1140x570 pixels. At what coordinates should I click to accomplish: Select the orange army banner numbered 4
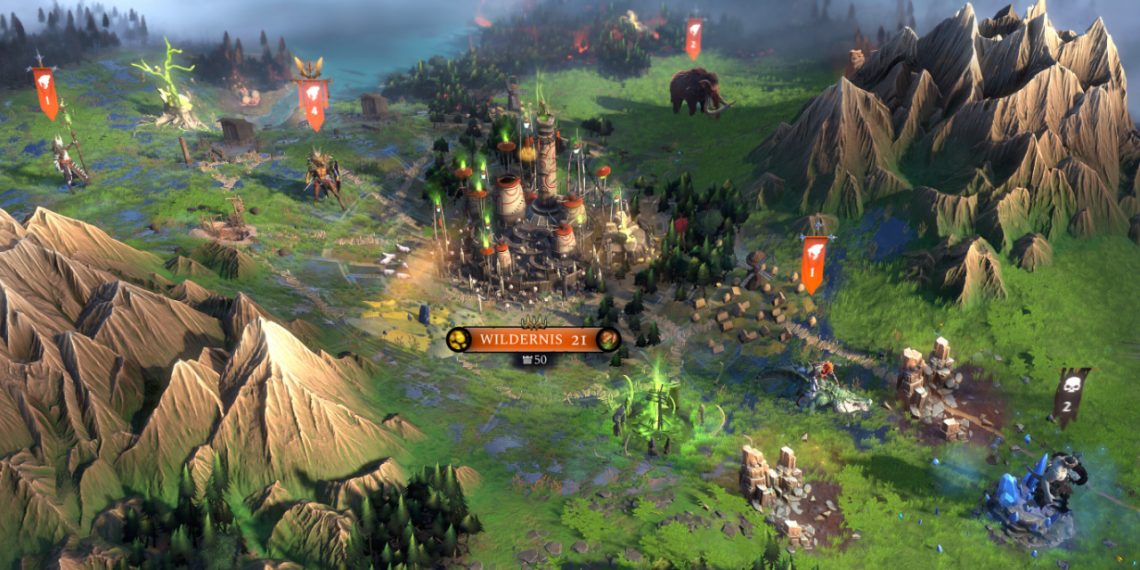pyautogui.click(x=314, y=101)
